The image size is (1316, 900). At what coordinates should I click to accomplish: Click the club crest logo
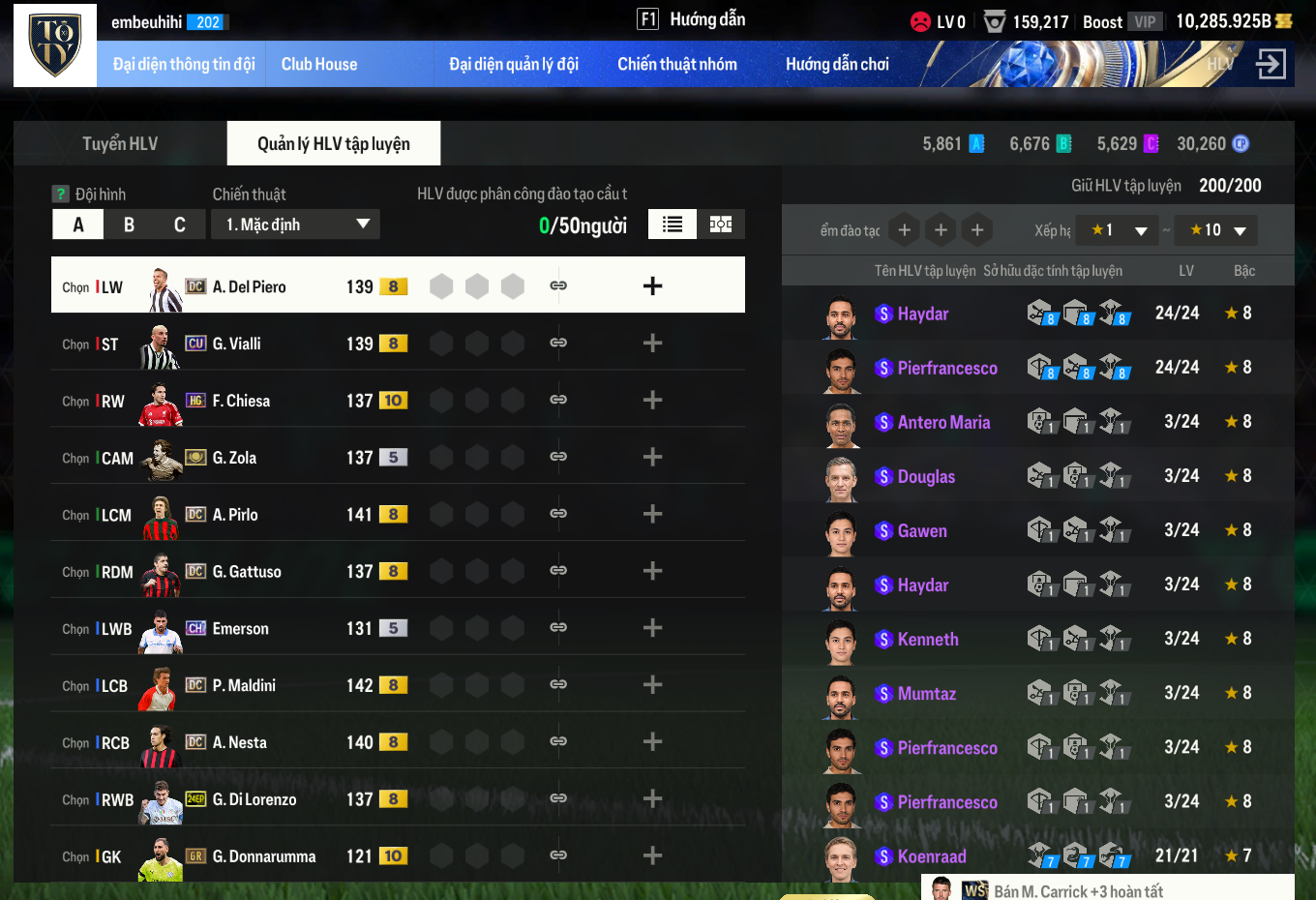click(55, 45)
